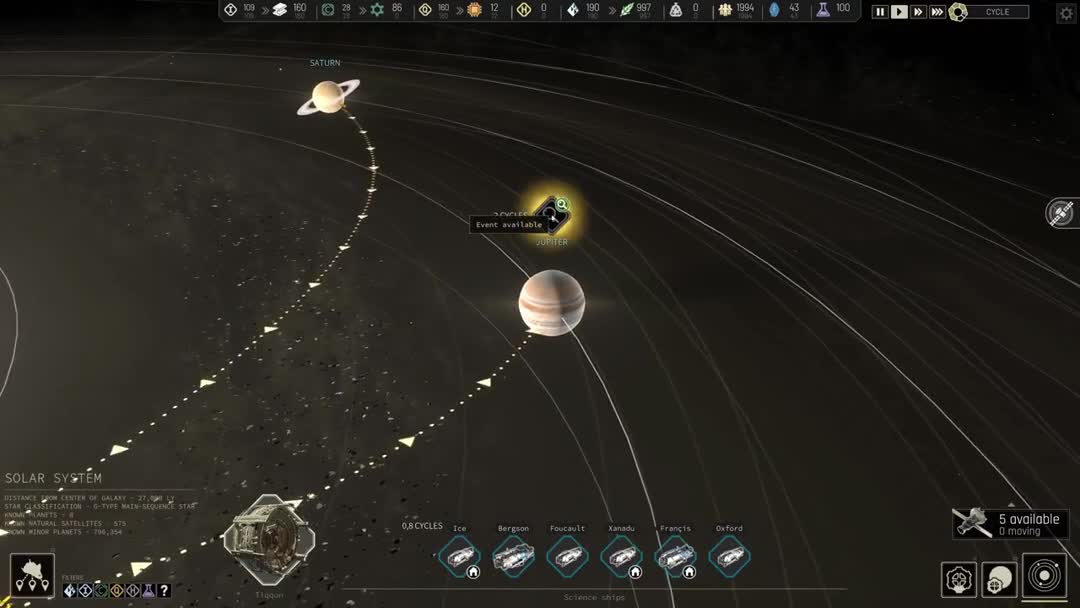Switch to triple fast-forward speed

[937, 12]
